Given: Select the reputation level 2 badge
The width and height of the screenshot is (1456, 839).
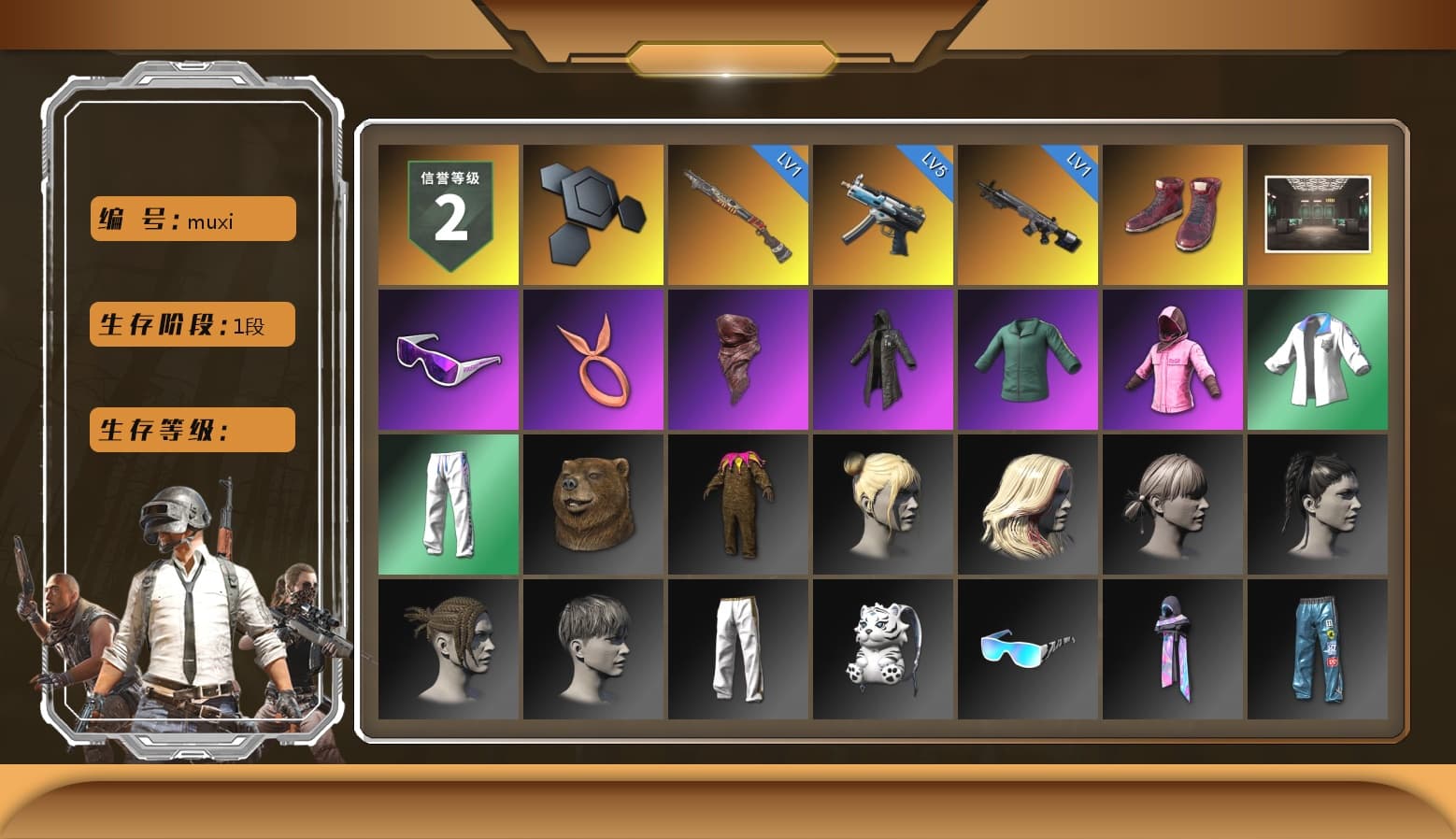Looking at the screenshot, I should tap(449, 213).
